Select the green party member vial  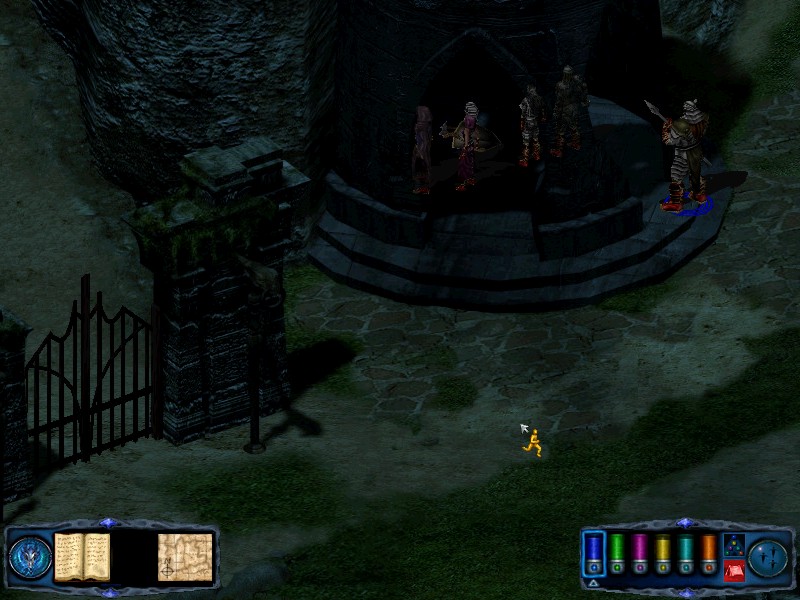617,549
